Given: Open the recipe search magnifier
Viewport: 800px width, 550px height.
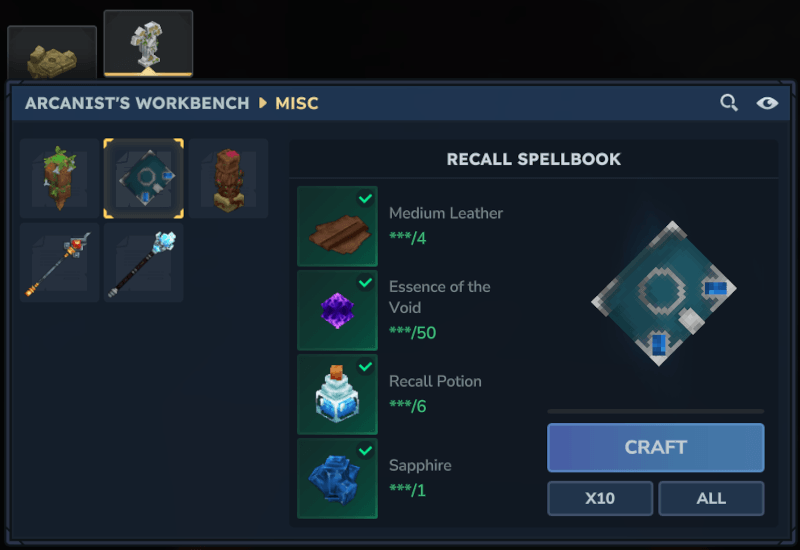Looking at the screenshot, I should pyautogui.click(x=729, y=103).
